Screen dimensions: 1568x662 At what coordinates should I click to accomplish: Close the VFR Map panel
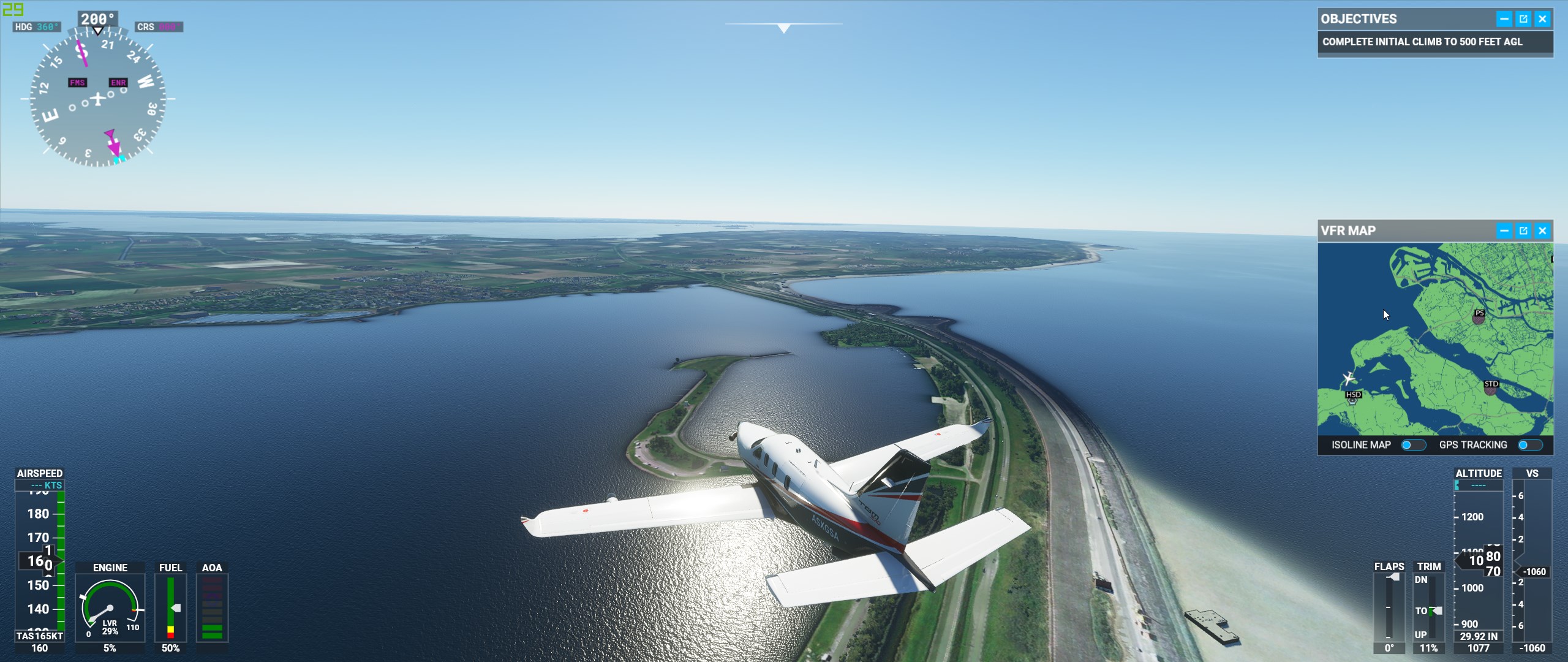tap(1542, 231)
